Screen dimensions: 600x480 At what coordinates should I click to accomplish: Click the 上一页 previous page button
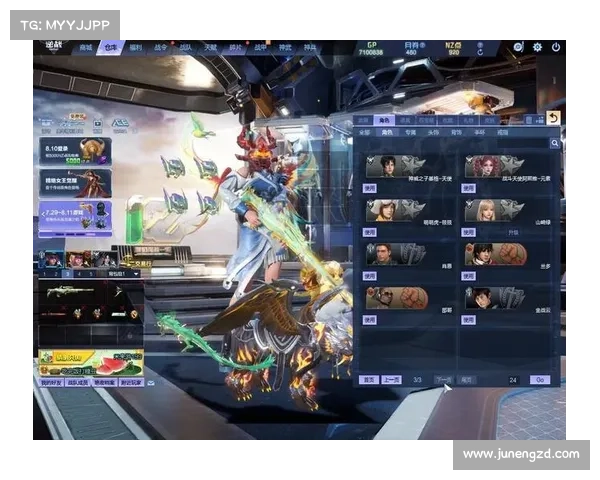click(x=392, y=380)
